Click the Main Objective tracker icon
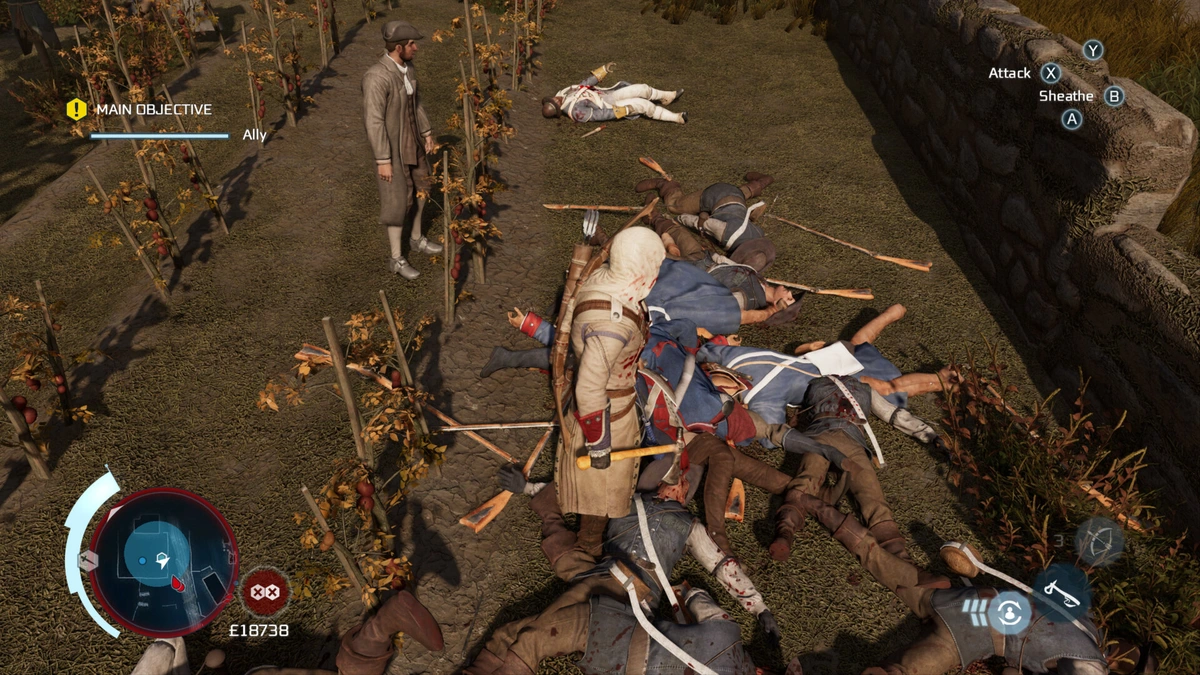 tap(77, 110)
